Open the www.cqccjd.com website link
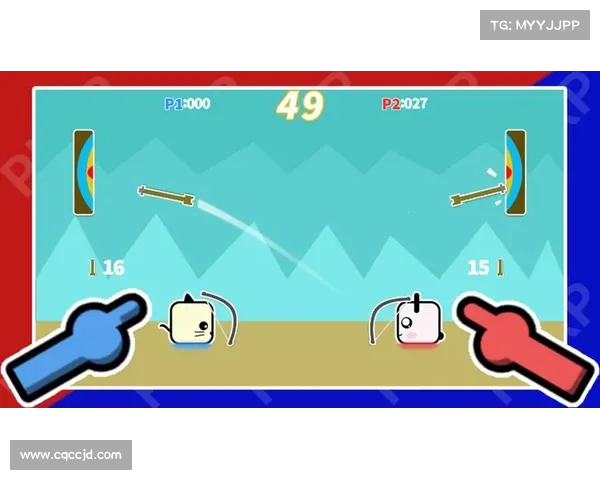The image size is (600, 480). point(71,455)
